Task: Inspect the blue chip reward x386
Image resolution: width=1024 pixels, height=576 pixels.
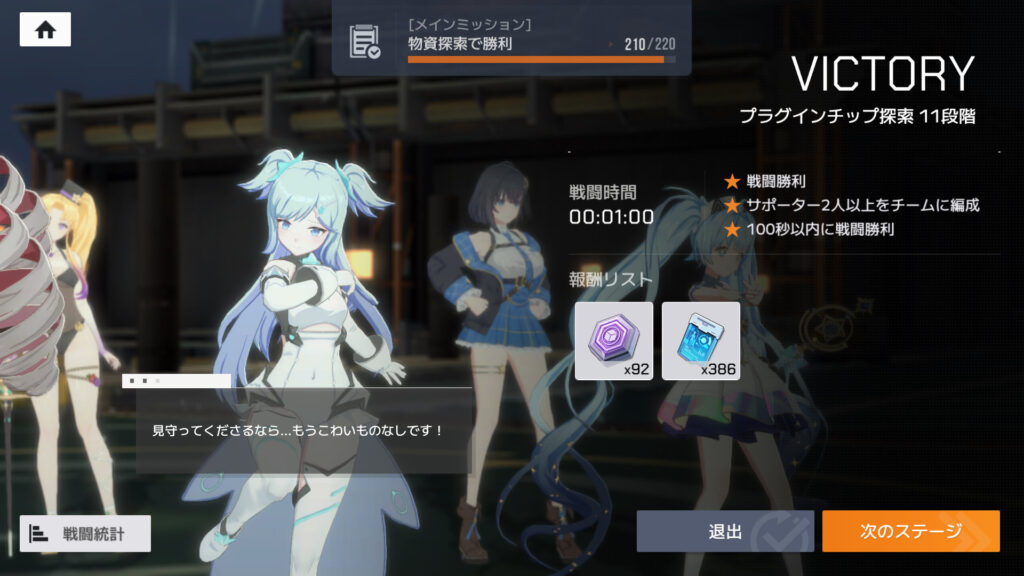Action: 701,341
